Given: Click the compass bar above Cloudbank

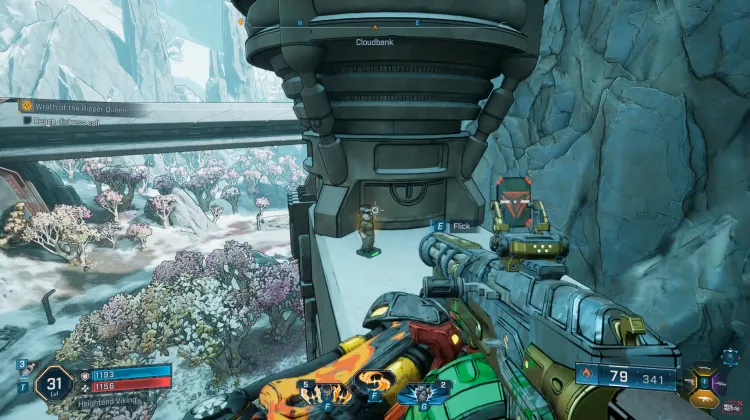Looking at the screenshot, I should [x=375, y=23].
